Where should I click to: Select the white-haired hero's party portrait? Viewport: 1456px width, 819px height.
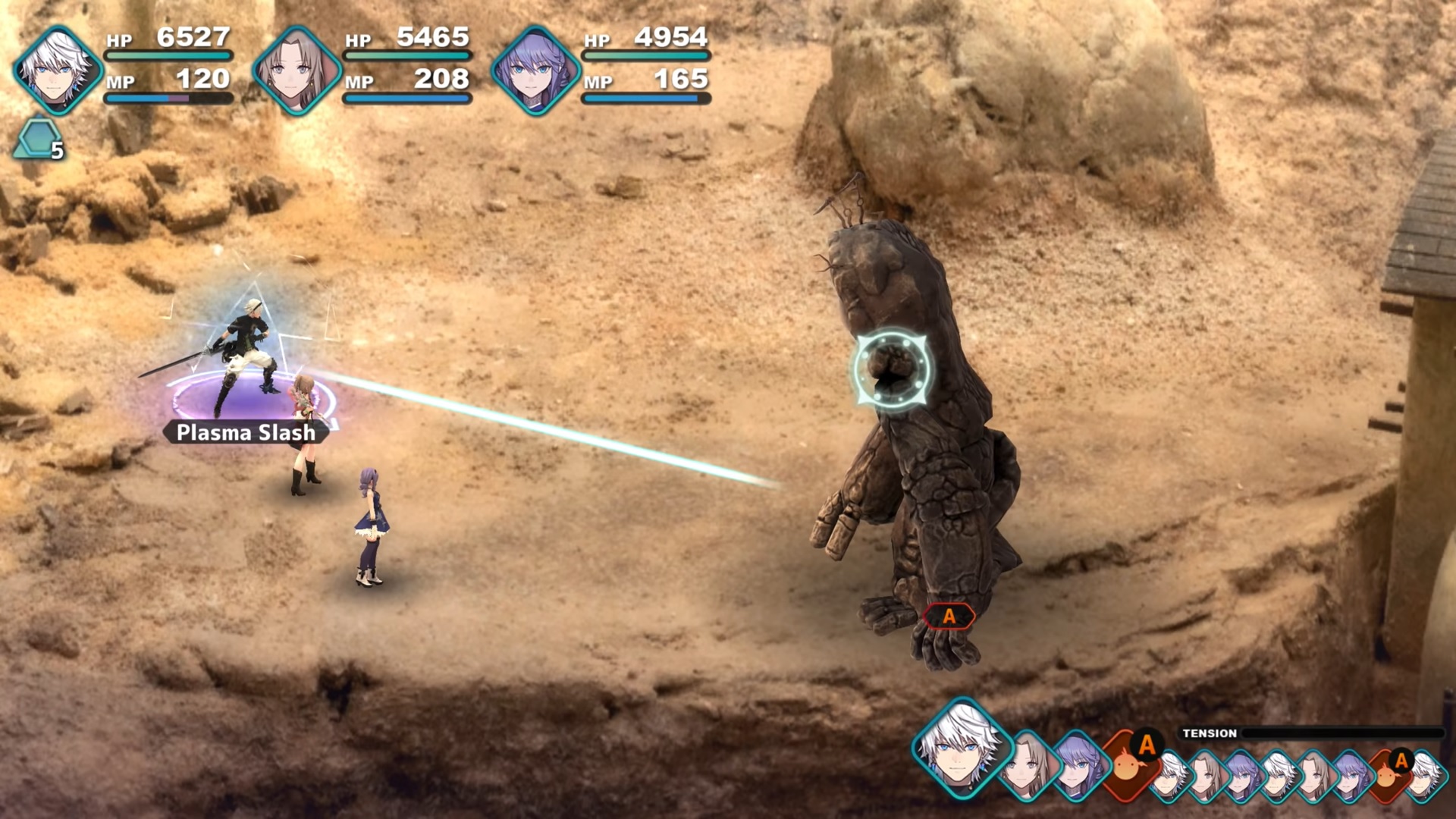(x=58, y=70)
